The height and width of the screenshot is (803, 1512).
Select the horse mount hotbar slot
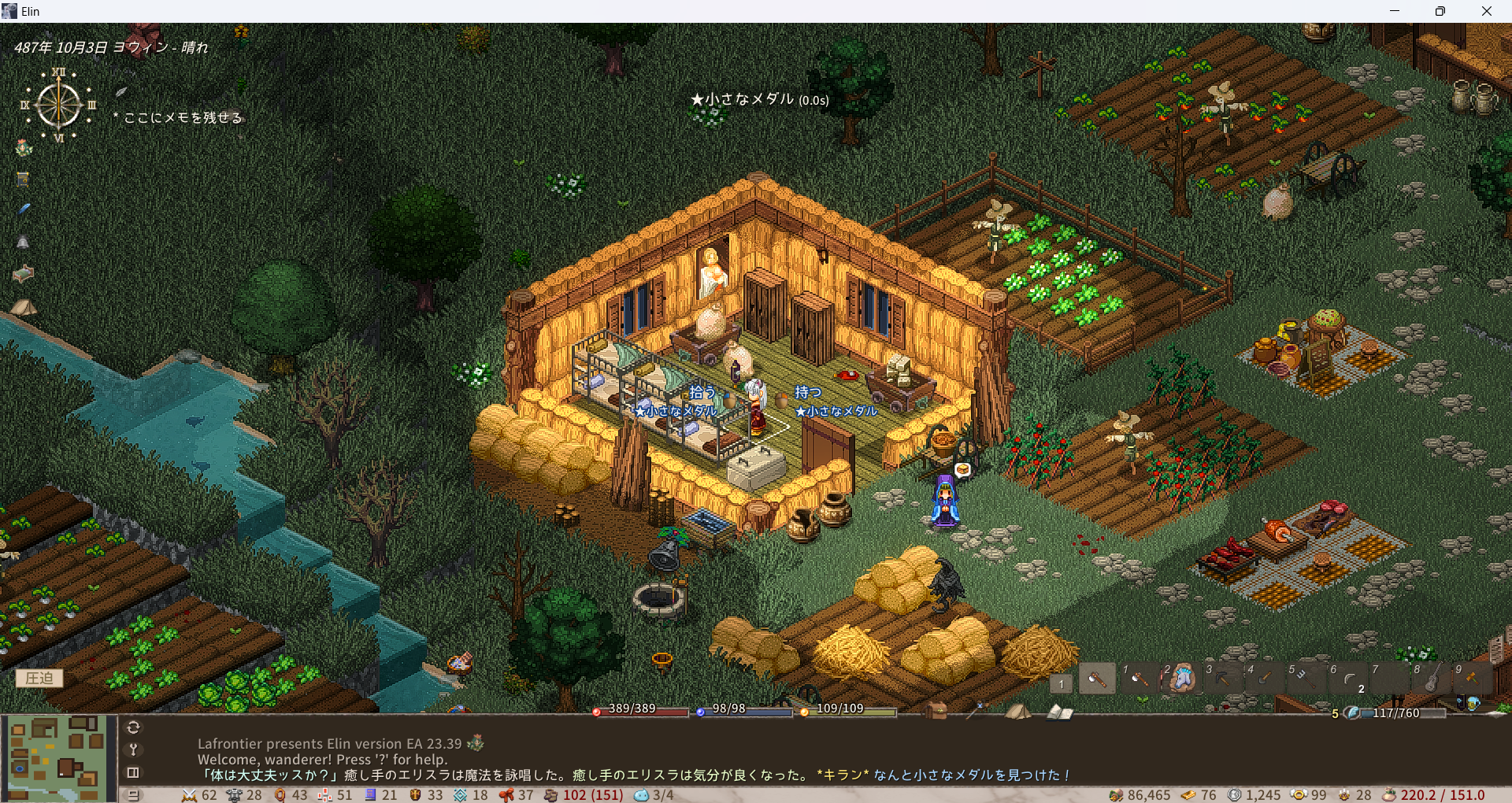pyautogui.click(x=1181, y=678)
